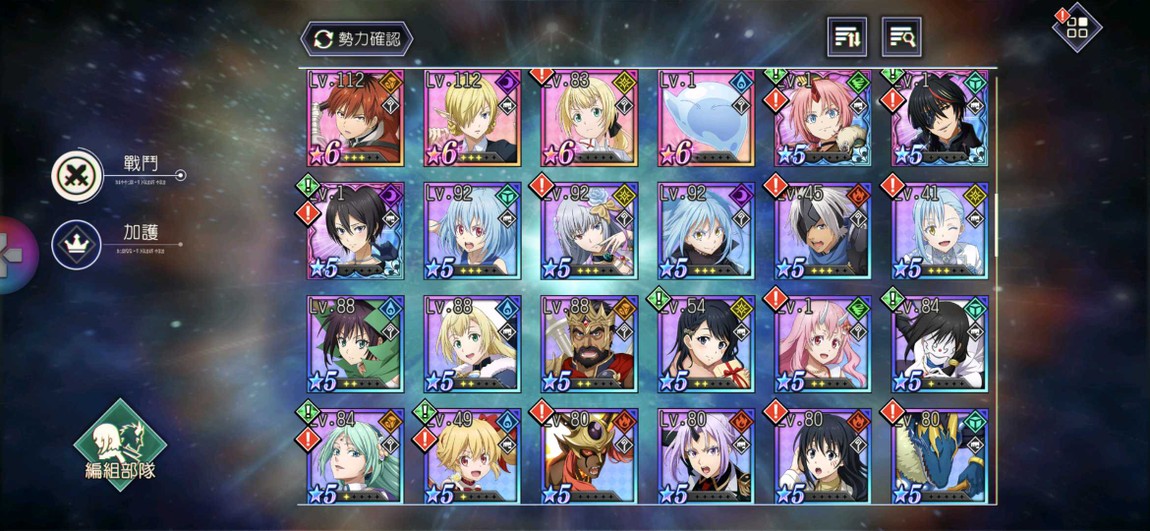This screenshot has height=531, width=1150.
Task: Choose the red armored golden-helmet Lv.80 card
Action: coord(589,455)
